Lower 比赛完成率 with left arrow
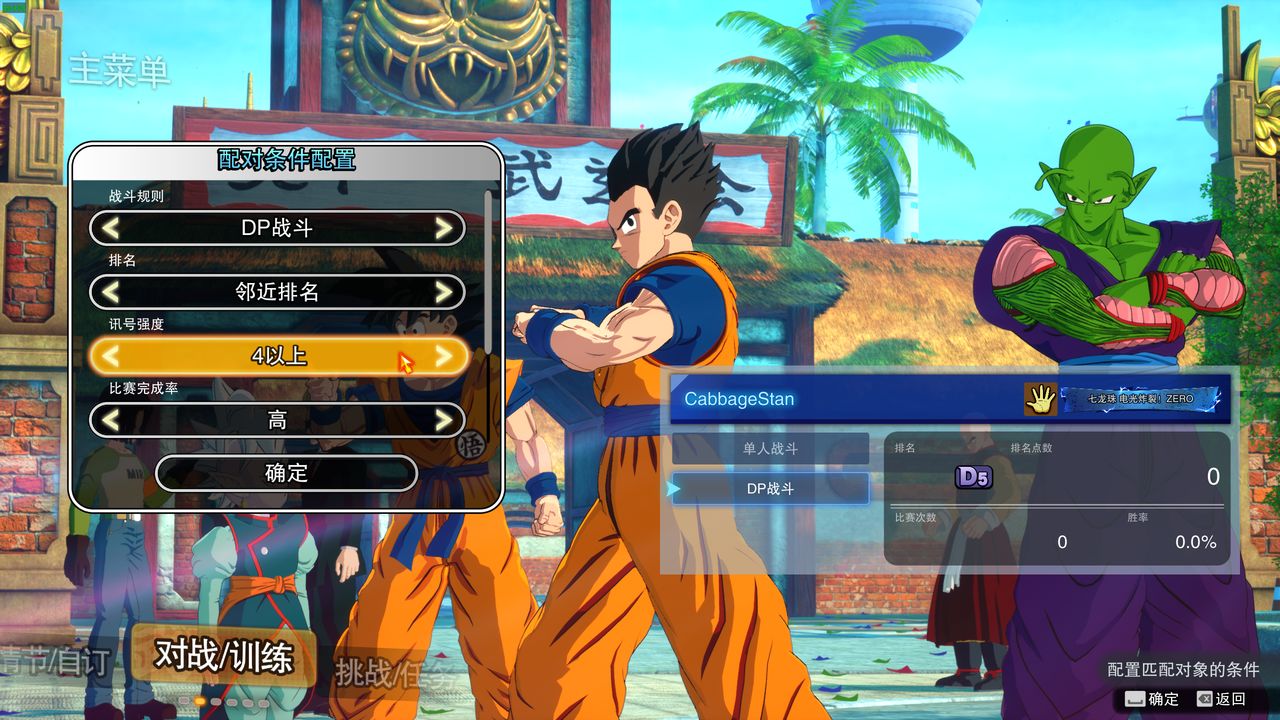 (x=111, y=420)
